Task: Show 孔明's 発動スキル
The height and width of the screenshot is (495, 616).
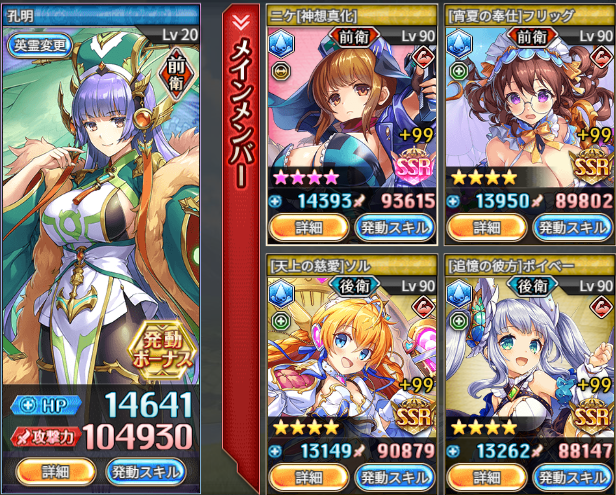Action: (x=146, y=471)
